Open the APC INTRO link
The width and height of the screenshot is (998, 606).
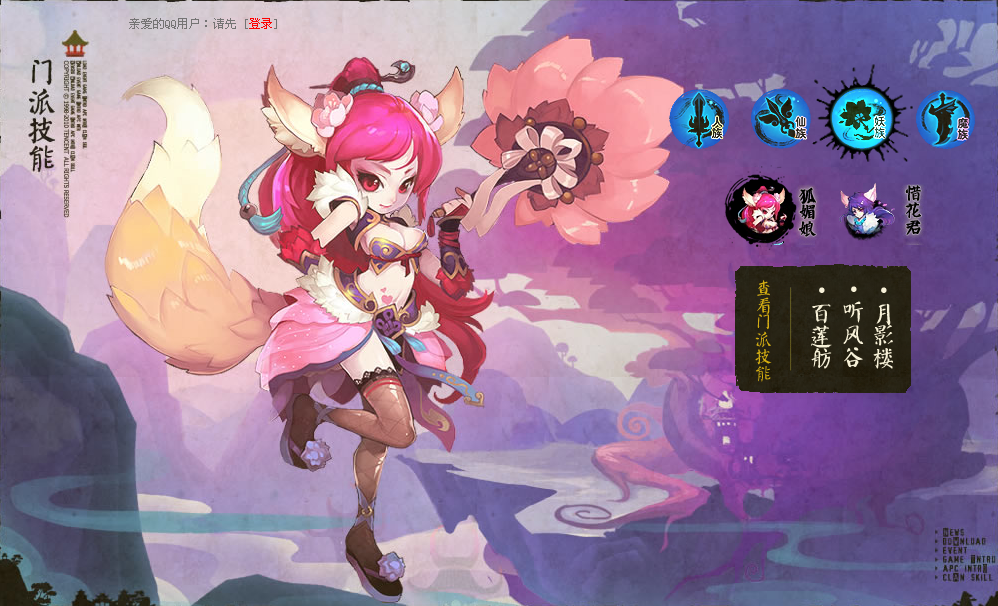pos(964,568)
